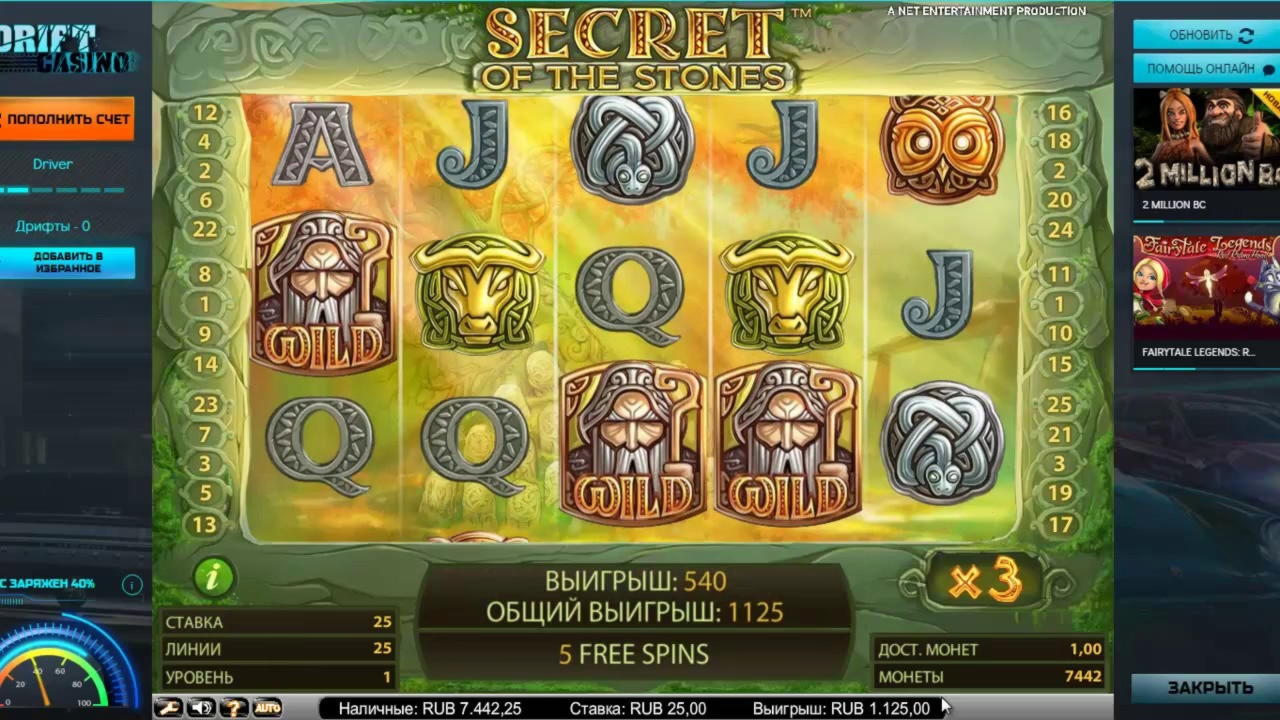Click the ПОПОЛНИТЬ СЧЕТ deposit button
The image size is (1280, 720).
pos(68,119)
